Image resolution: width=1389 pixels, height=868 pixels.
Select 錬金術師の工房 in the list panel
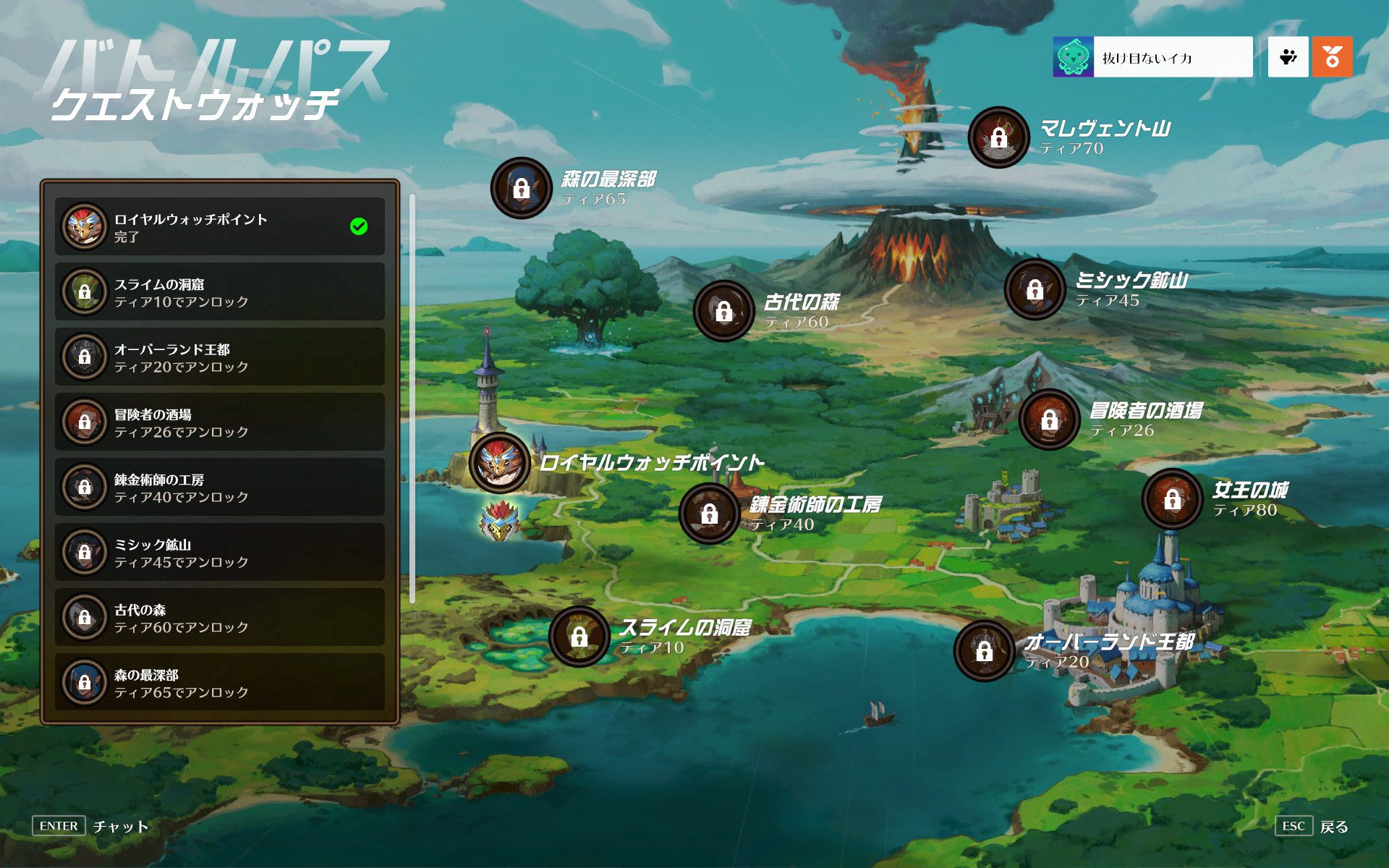219,487
